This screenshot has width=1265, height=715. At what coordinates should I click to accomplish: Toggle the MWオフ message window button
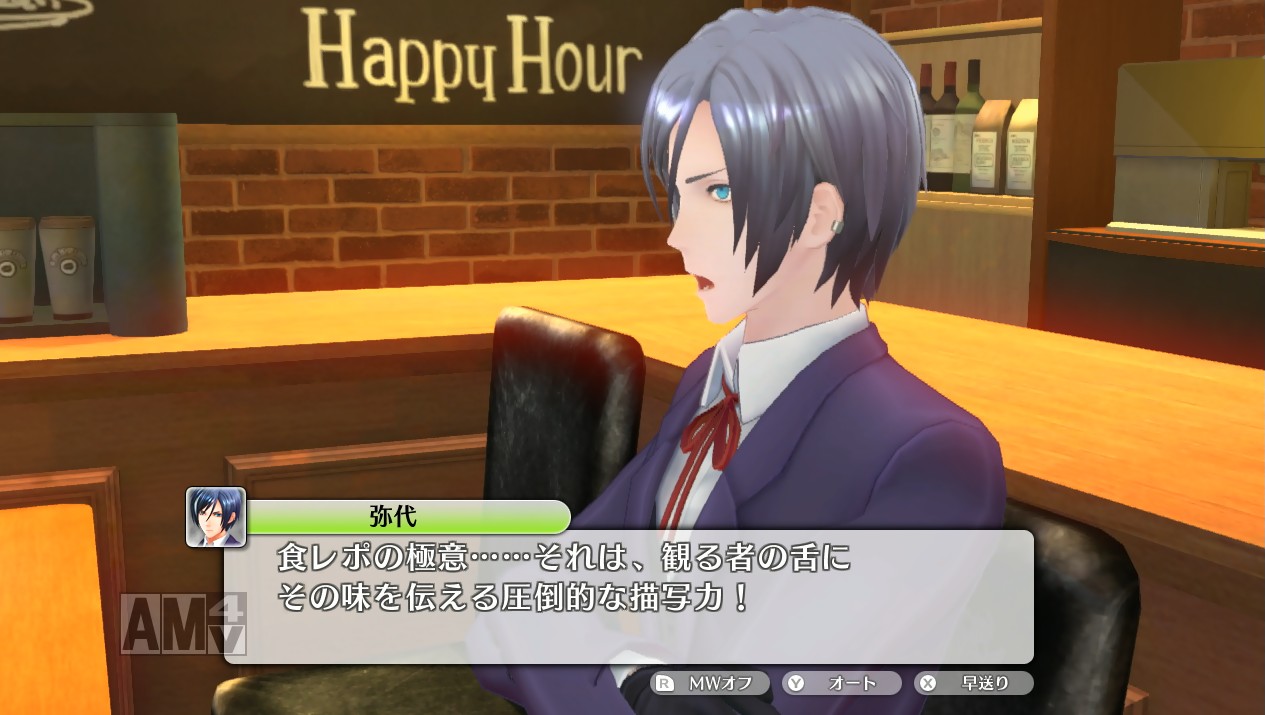[x=710, y=684]
